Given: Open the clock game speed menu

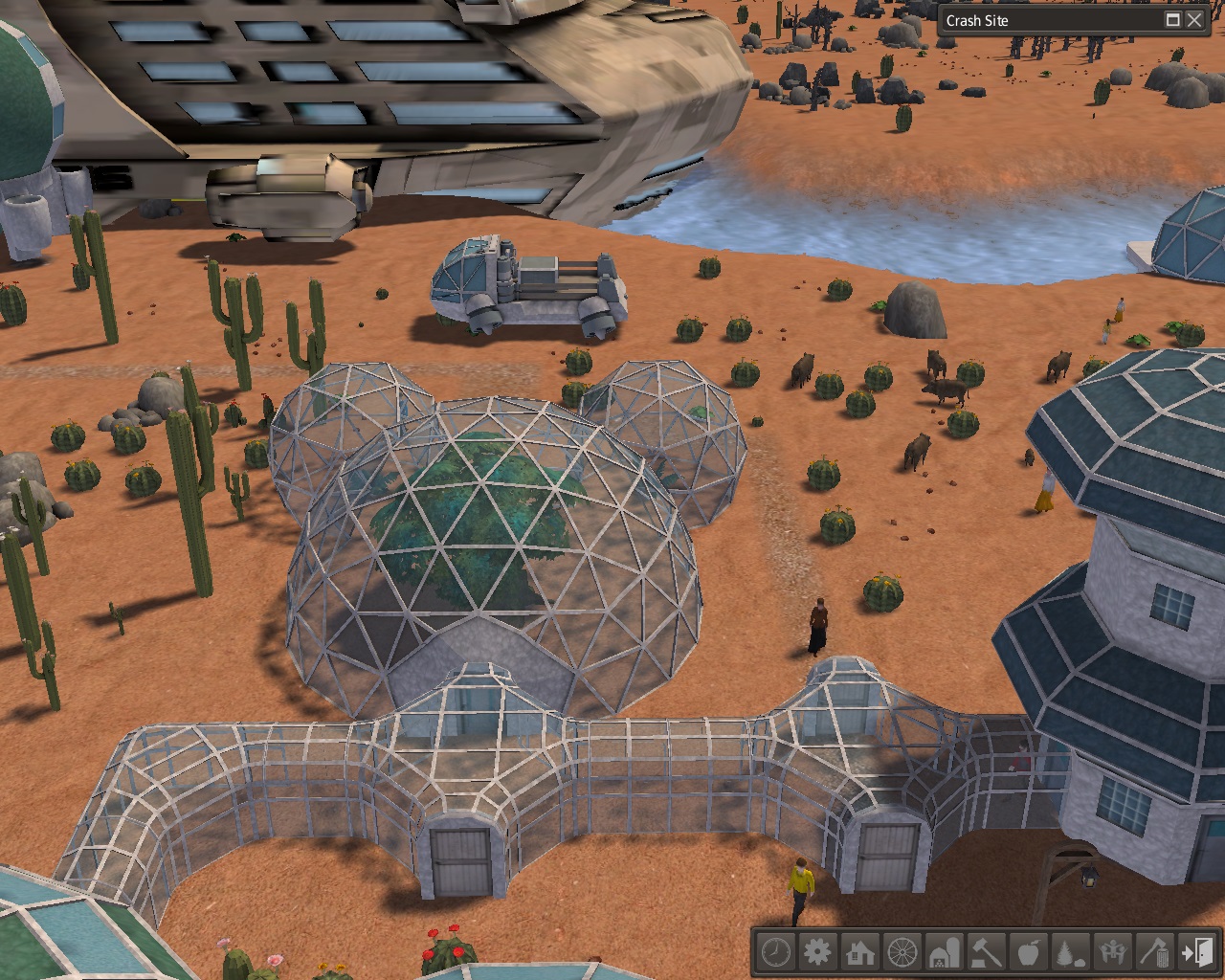Looking at the screenshot, I should 776,952.
